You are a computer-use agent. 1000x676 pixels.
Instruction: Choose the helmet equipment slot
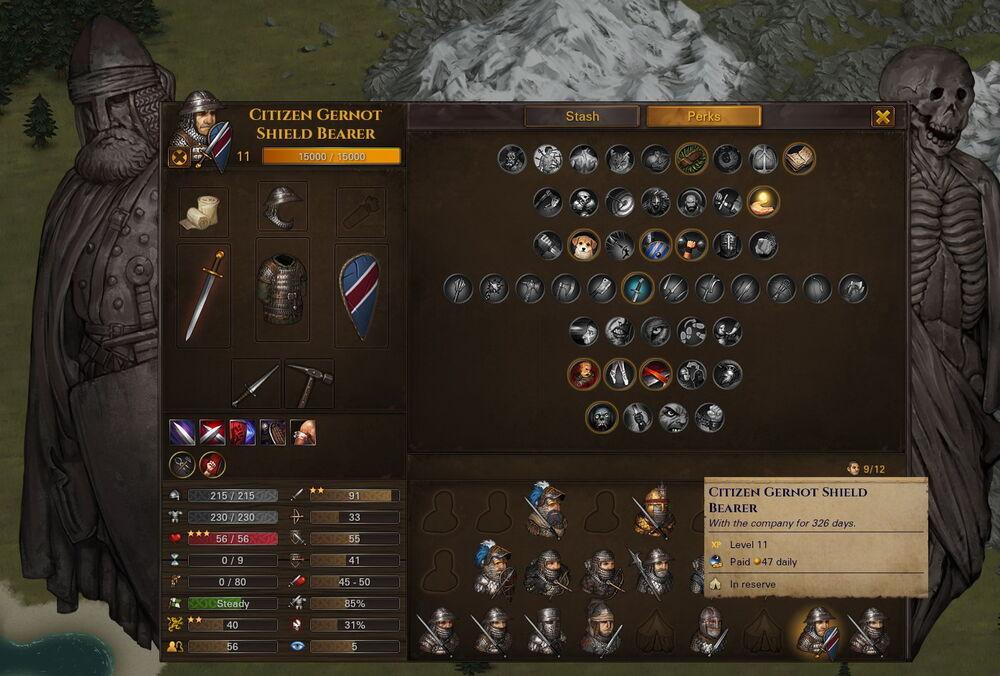click(x=282, y=207)
